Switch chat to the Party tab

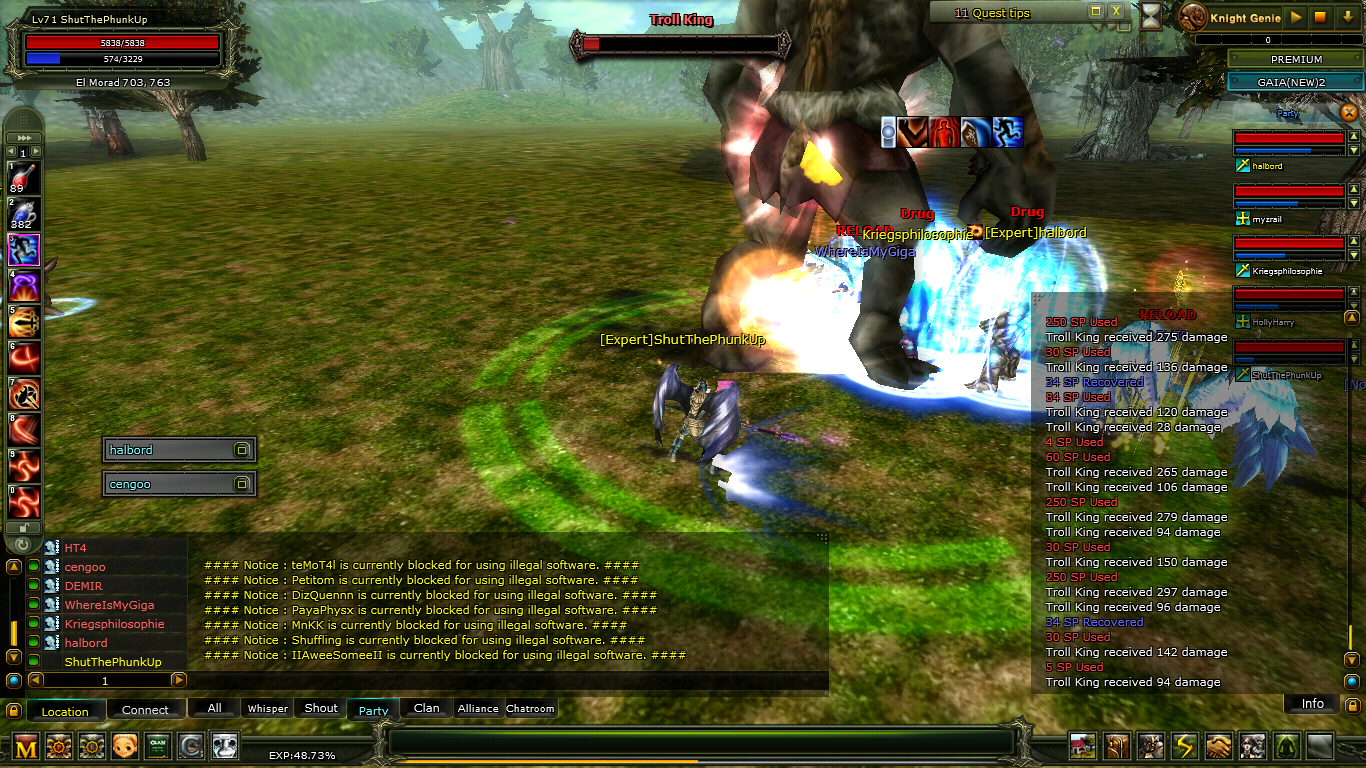click(x=373, y=710)
